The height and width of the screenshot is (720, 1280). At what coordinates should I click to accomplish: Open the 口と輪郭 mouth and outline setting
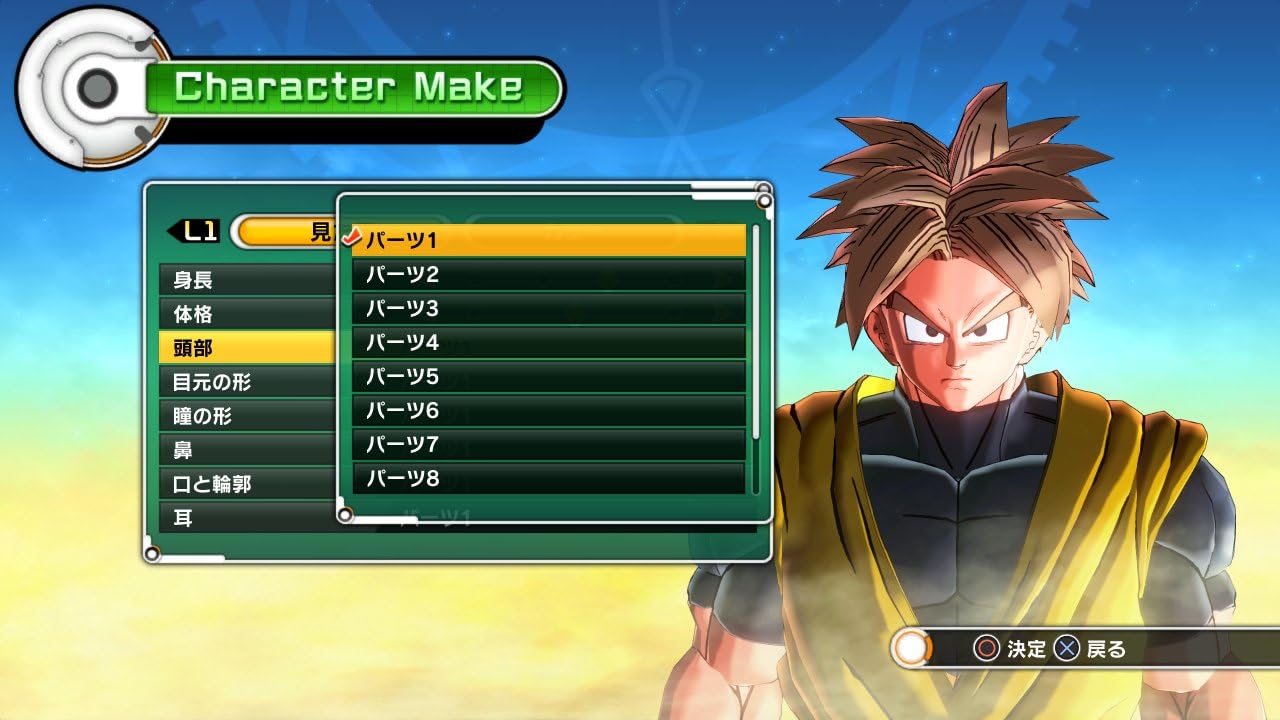247,484
